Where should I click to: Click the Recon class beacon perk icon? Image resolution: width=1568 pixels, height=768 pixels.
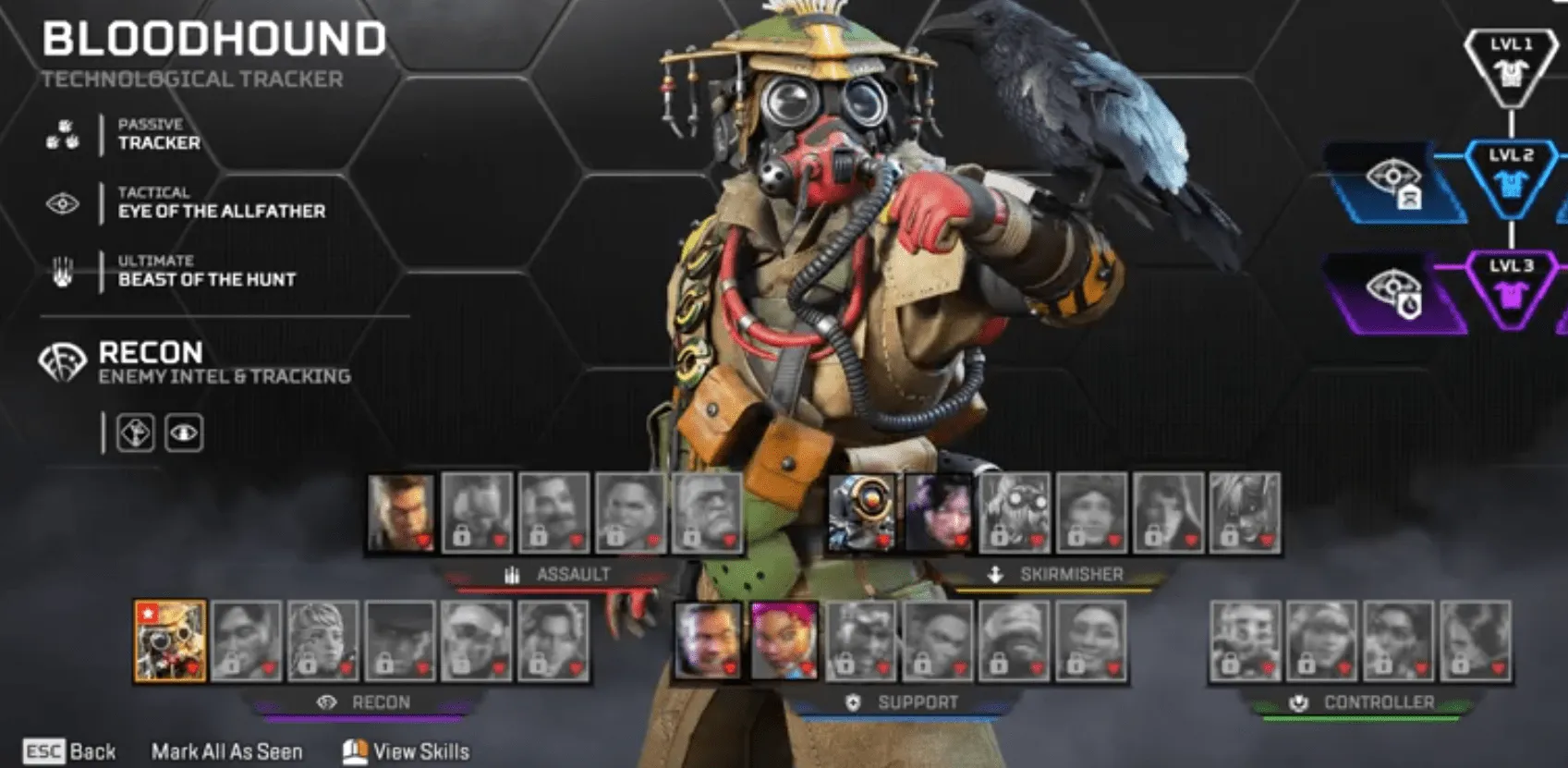136,433
